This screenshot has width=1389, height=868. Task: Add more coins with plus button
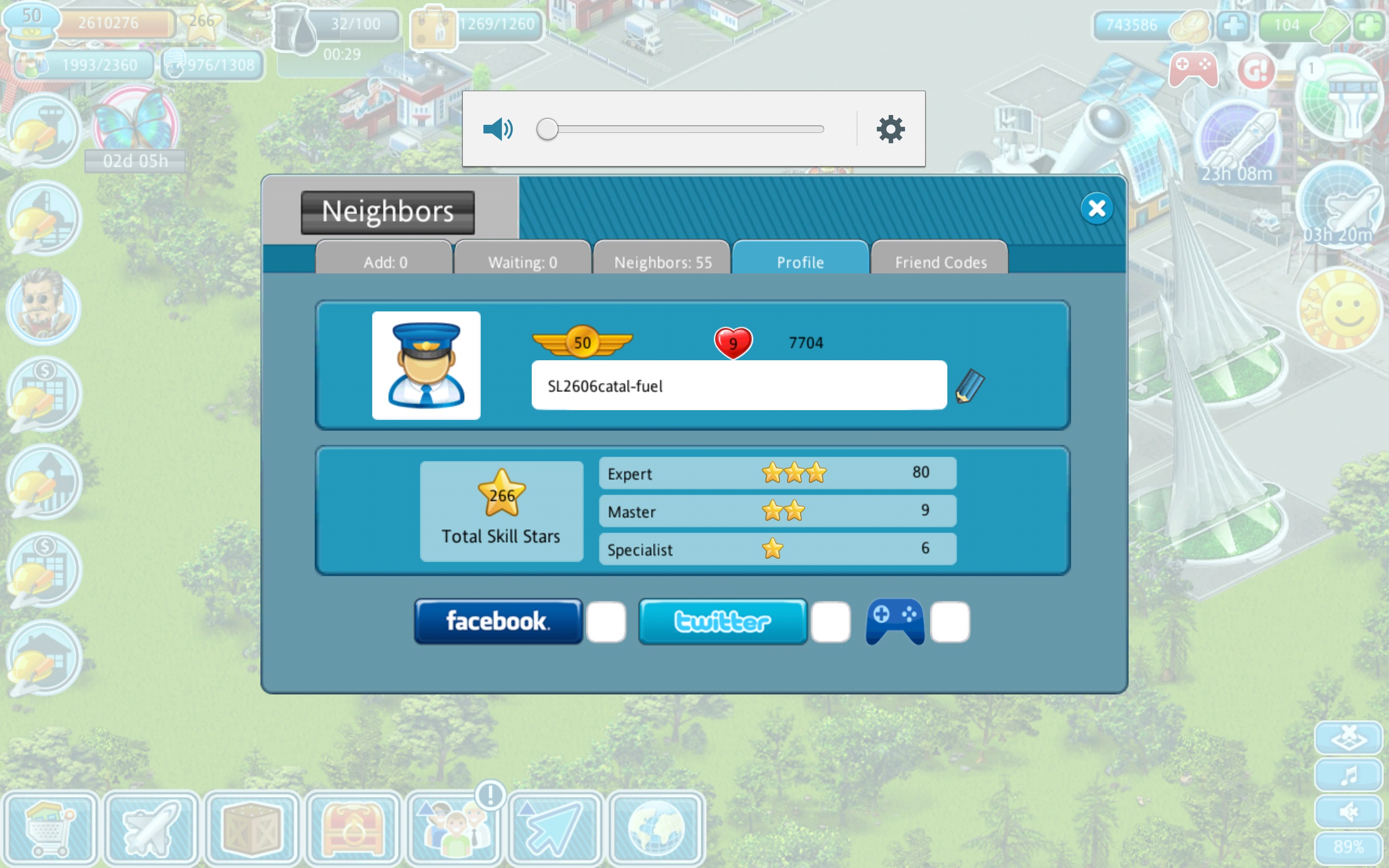(x=1233, y=25)
